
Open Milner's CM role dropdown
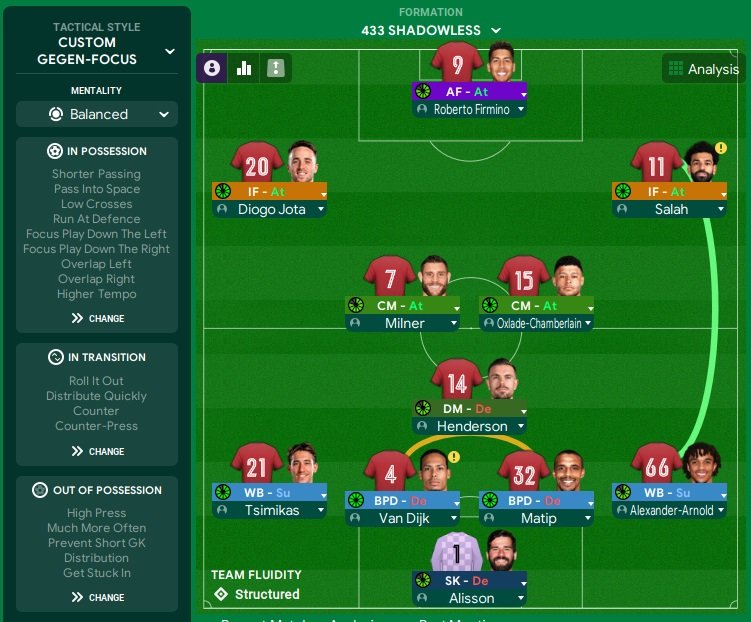coord(403,305)
